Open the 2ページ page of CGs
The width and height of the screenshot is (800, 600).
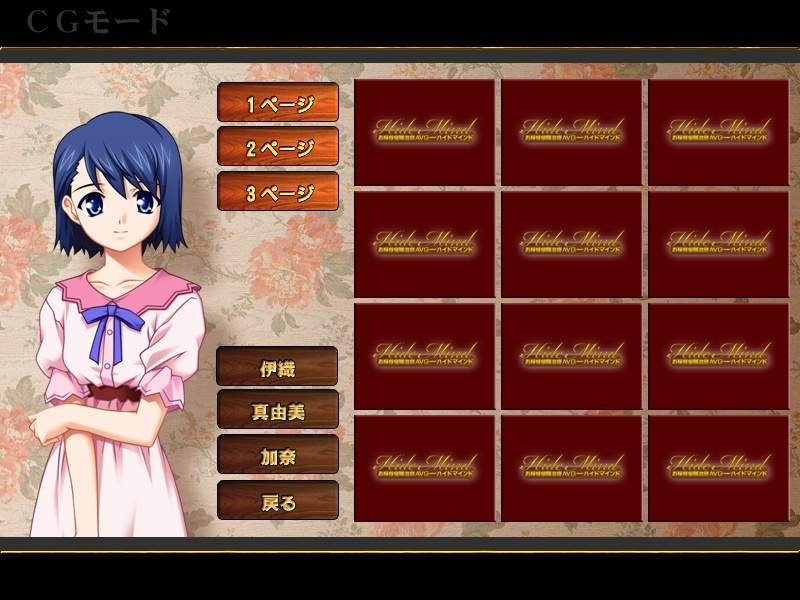point(278,148)
